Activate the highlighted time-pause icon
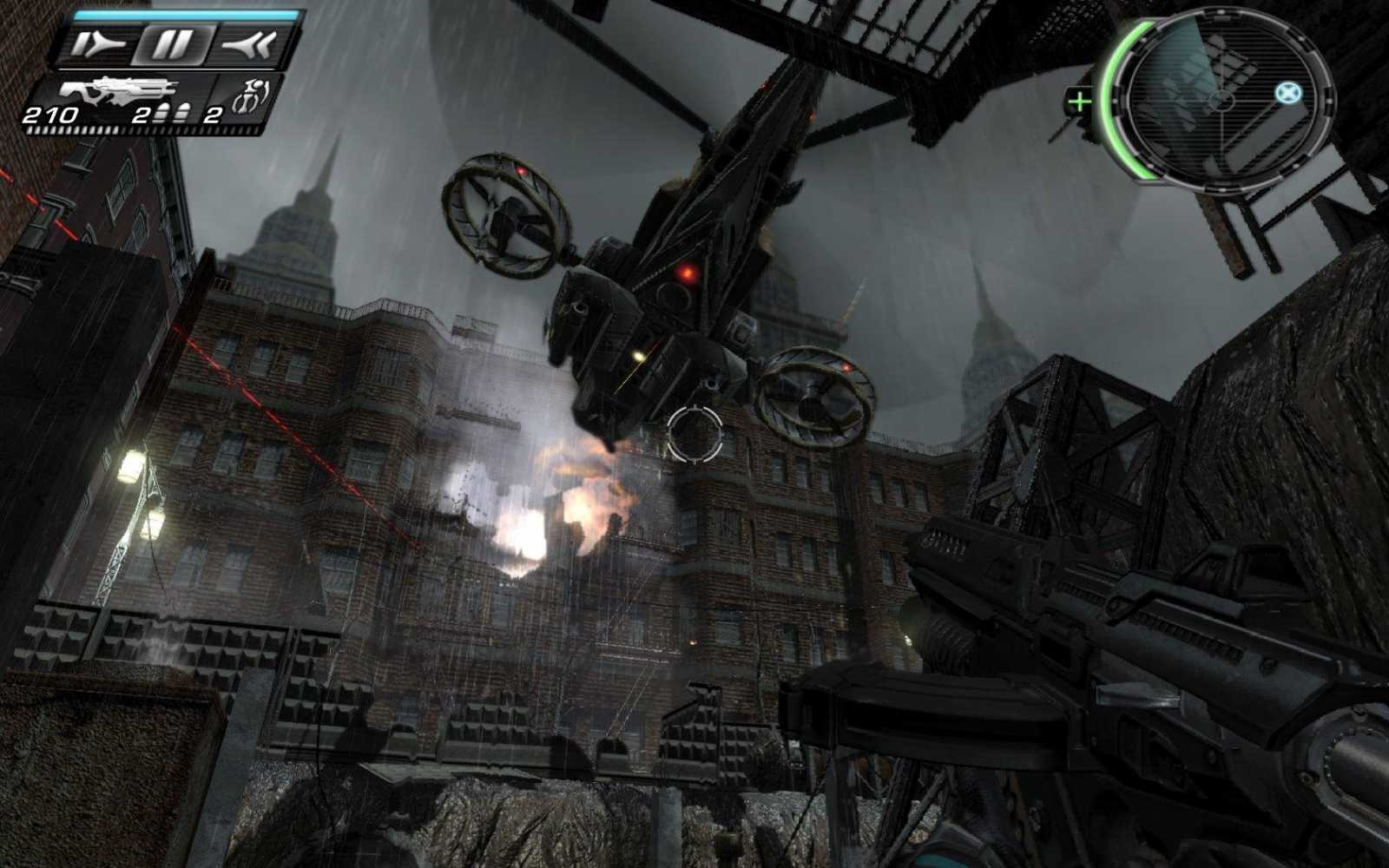 [174, 45]
